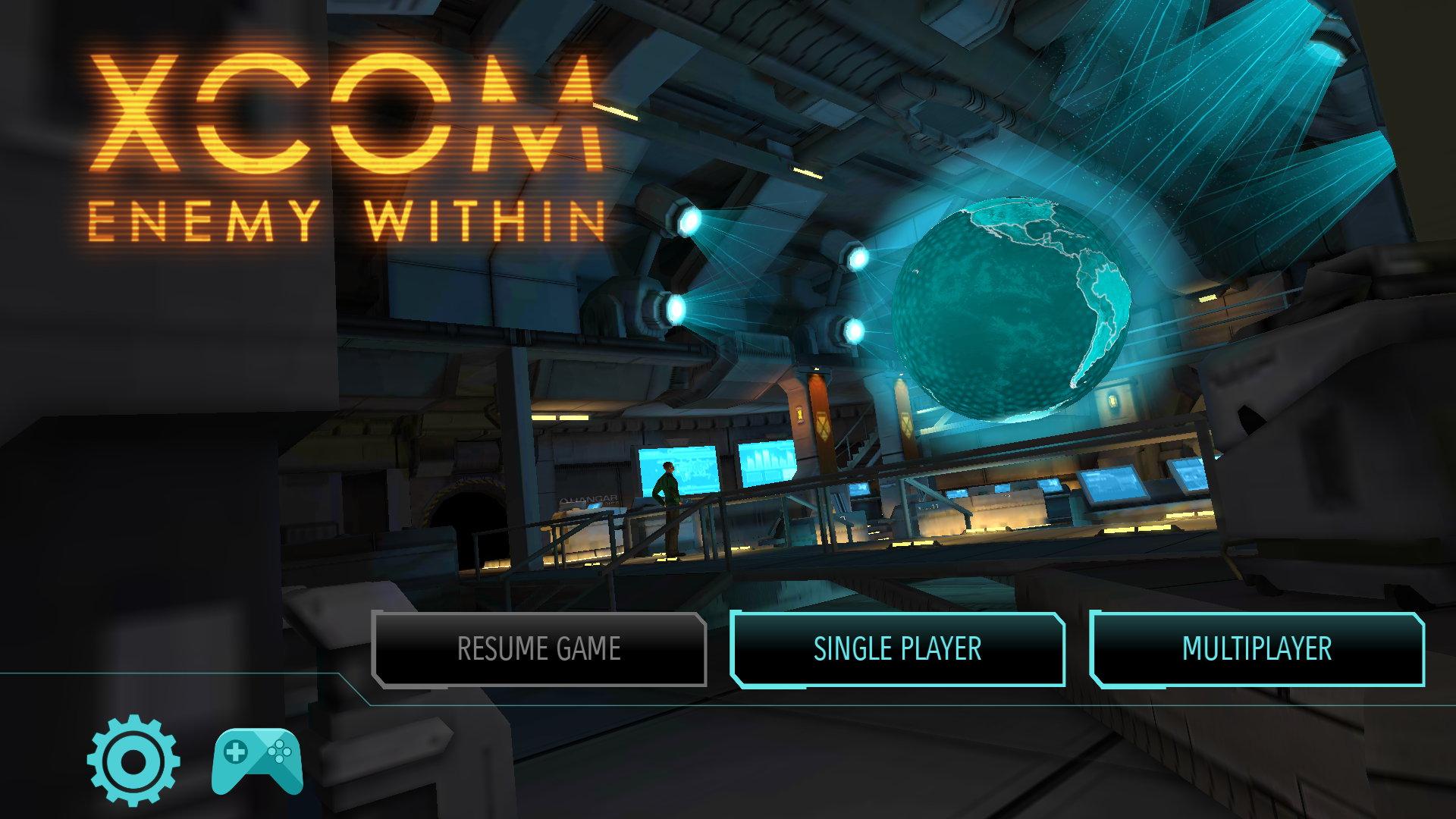Click the Resume Game button
Screen dimensions: 1456x819
[539, 649]
